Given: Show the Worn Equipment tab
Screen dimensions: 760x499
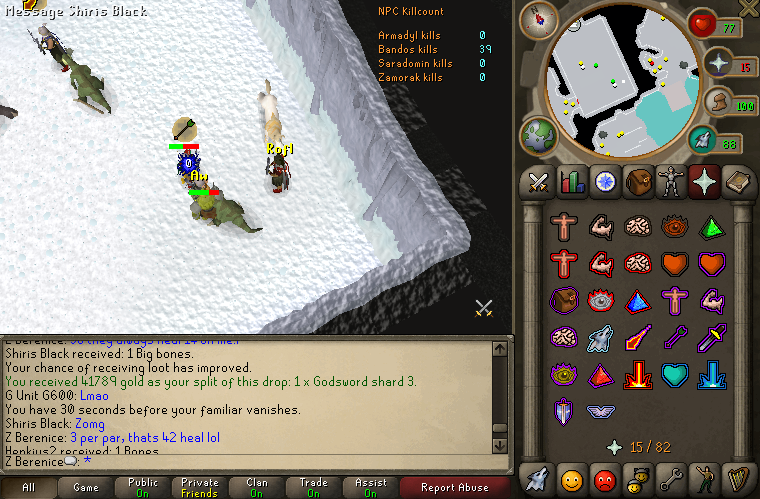Looking at the screenshot, I should coord(670,182).
